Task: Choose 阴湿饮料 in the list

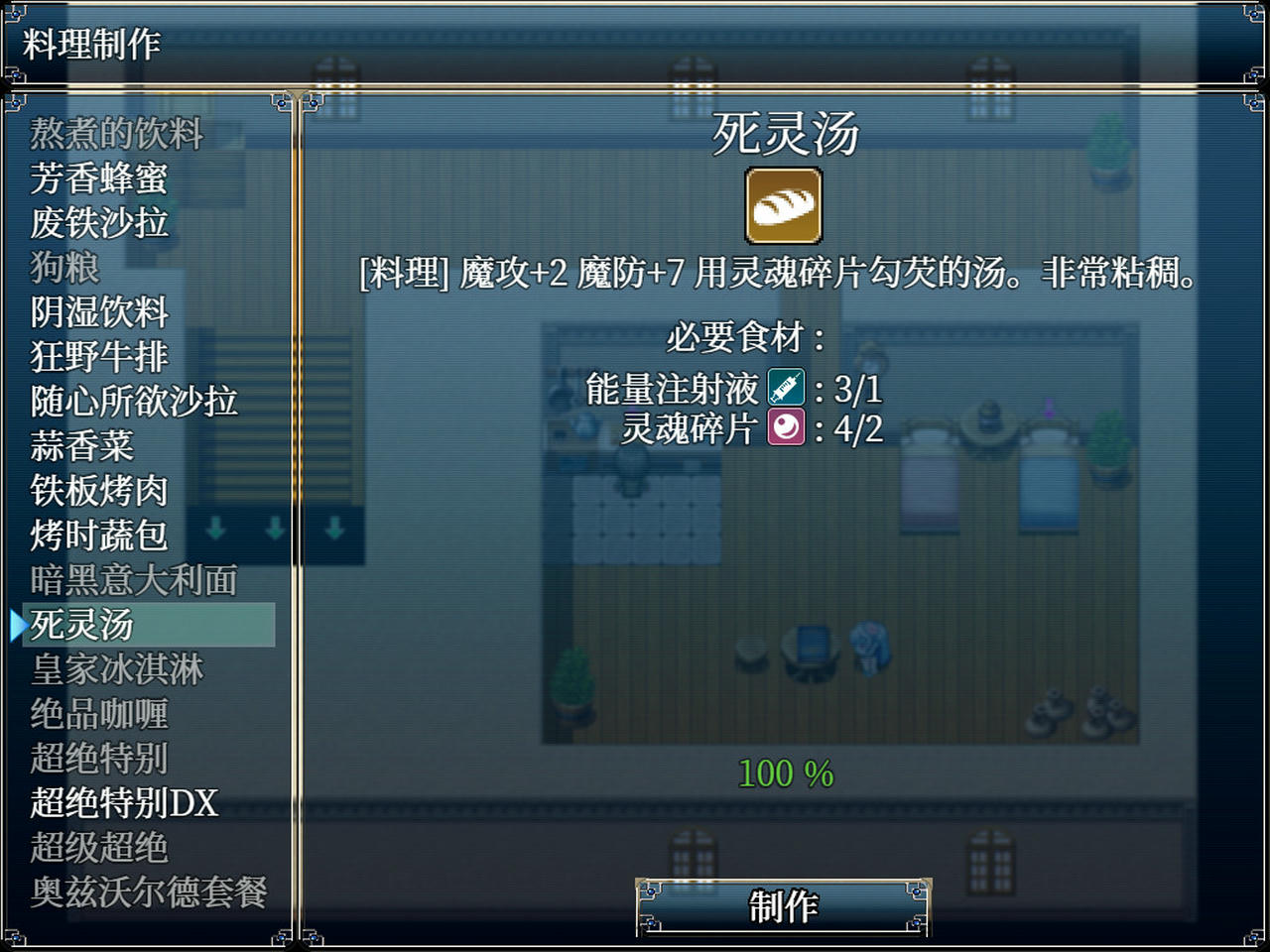Action: (x=99, y=312)
